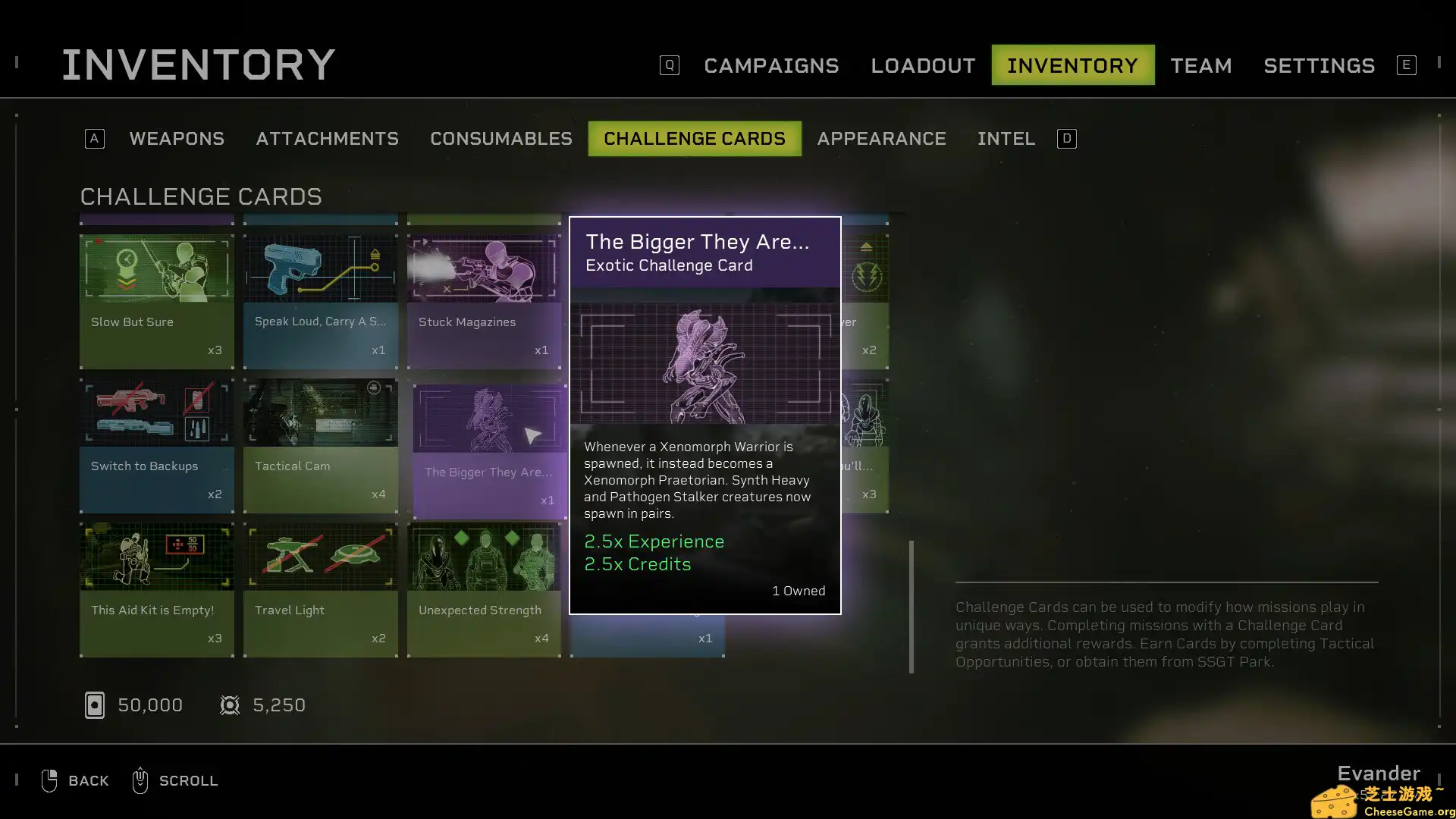Select the Unexpected Strength card

pos(484,589)
